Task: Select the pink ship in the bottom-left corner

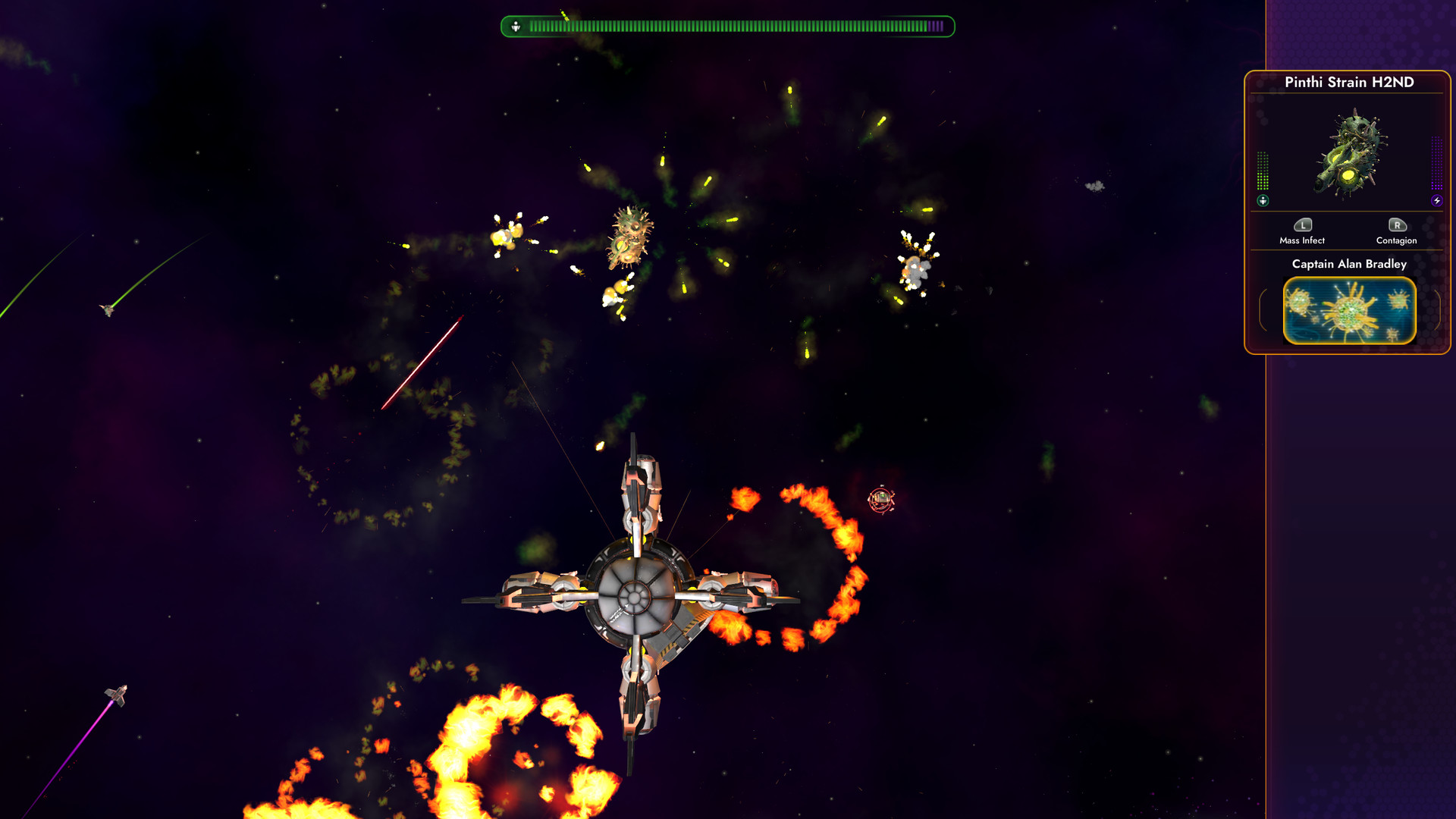Action: point(115,695)
